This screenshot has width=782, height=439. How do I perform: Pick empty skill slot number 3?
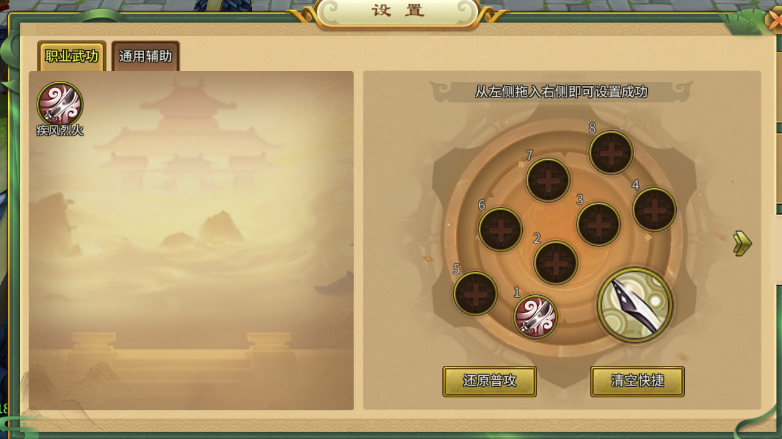(598, 224)
